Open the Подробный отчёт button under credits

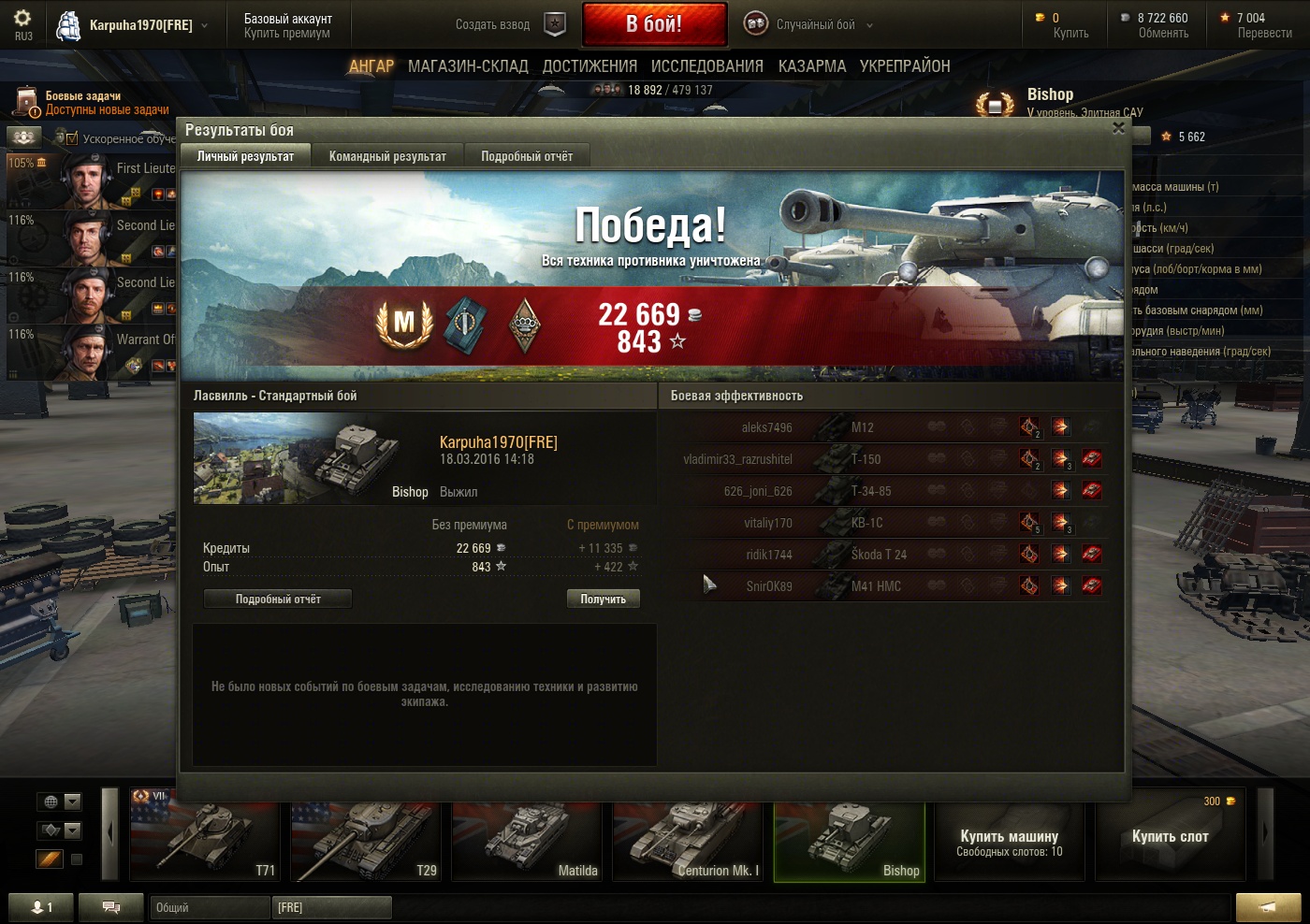pos(278,599)
